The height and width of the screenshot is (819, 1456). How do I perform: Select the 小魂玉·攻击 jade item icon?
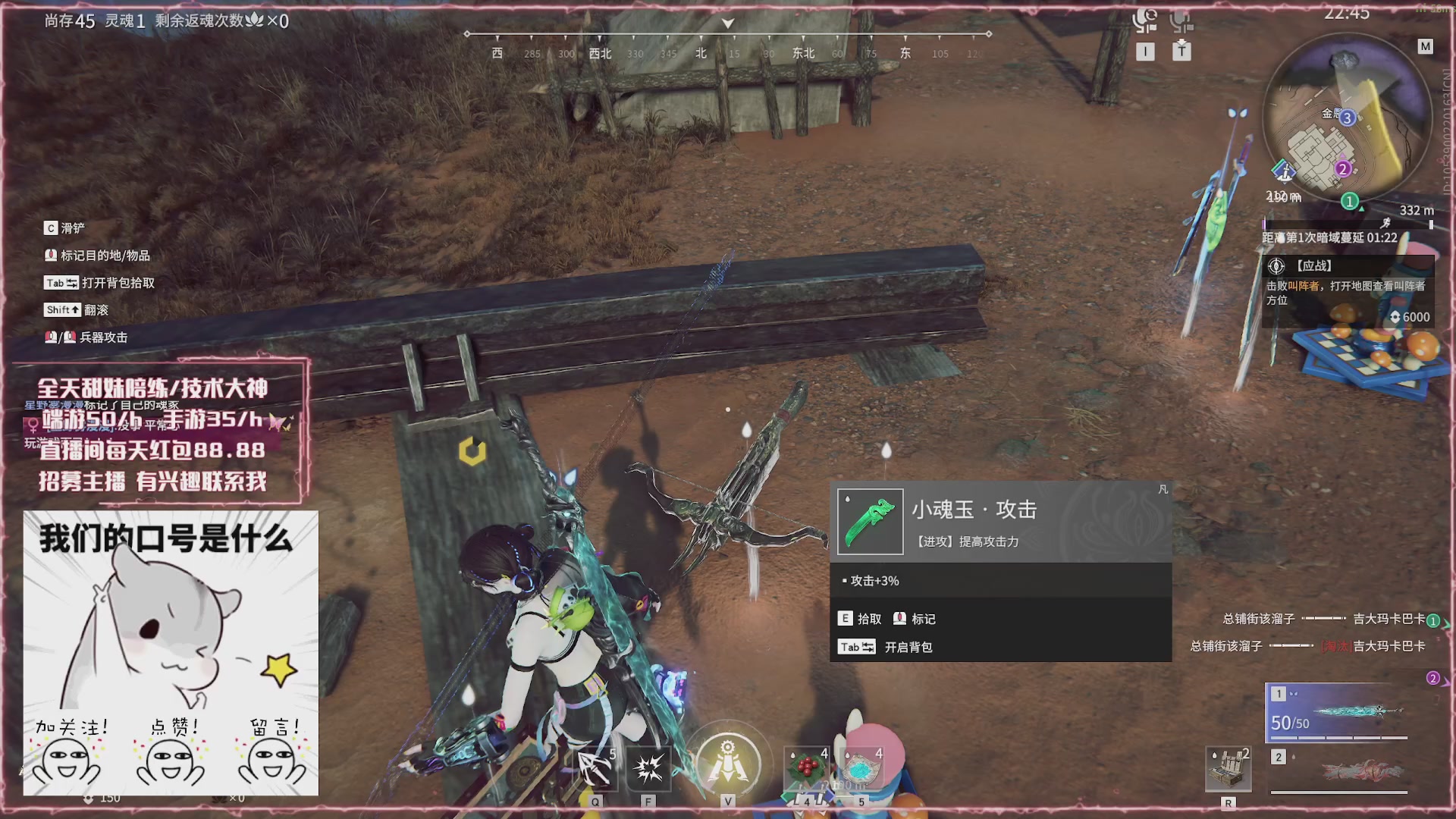pos(870,521)
